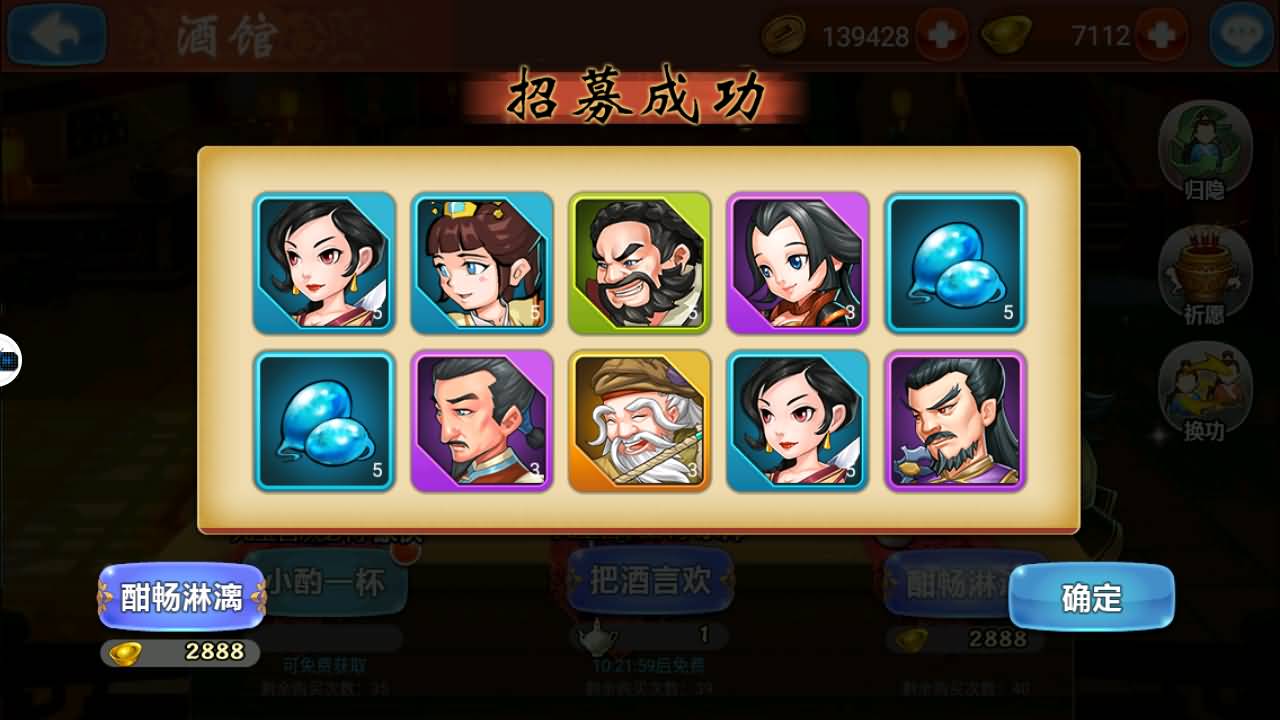Select the brown-haired girl with gold crown
Screen dimensions: 1280x720
coord(482,263)
